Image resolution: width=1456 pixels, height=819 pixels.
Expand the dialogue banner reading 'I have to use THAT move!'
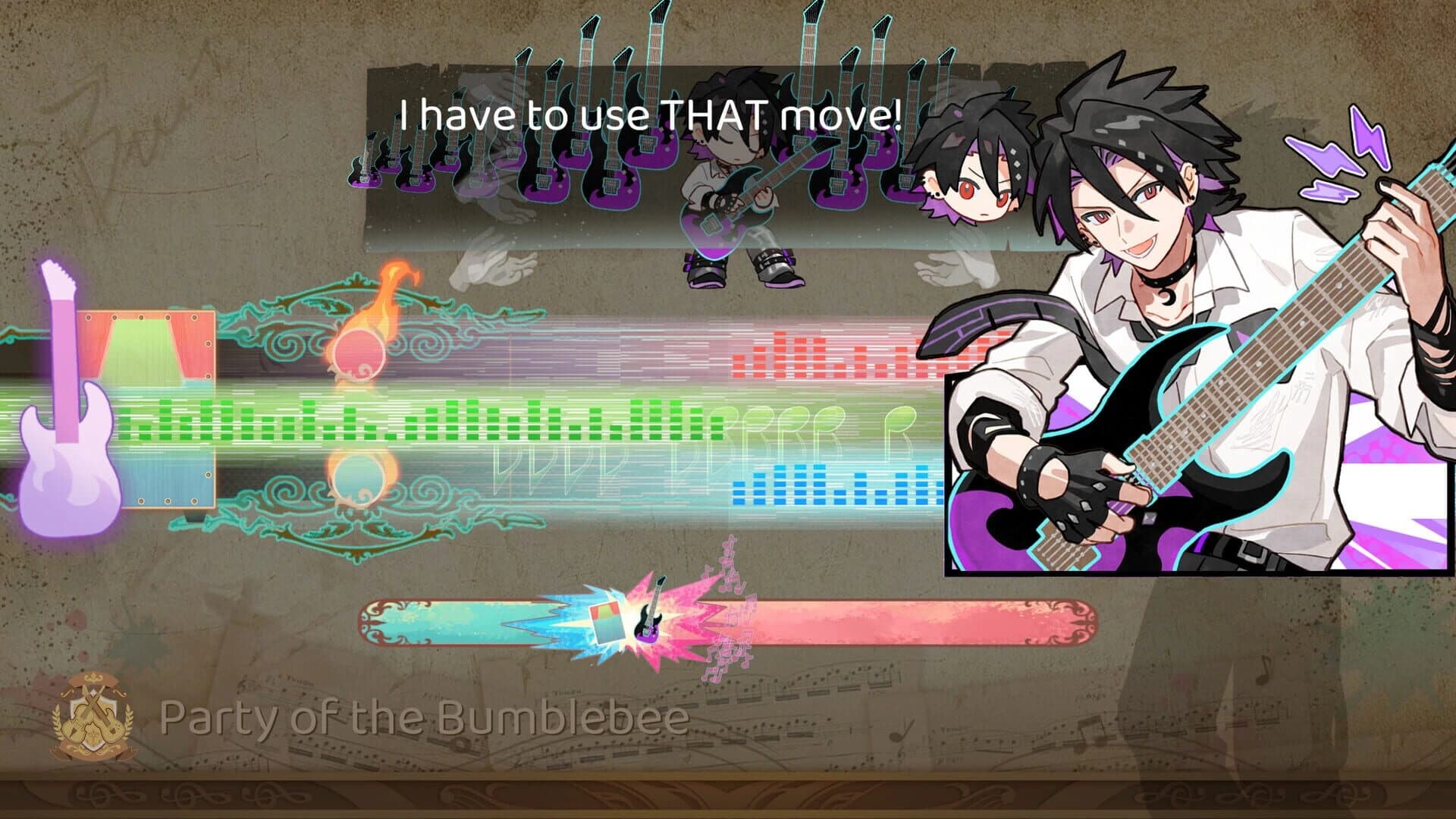[x=648, y=114]
